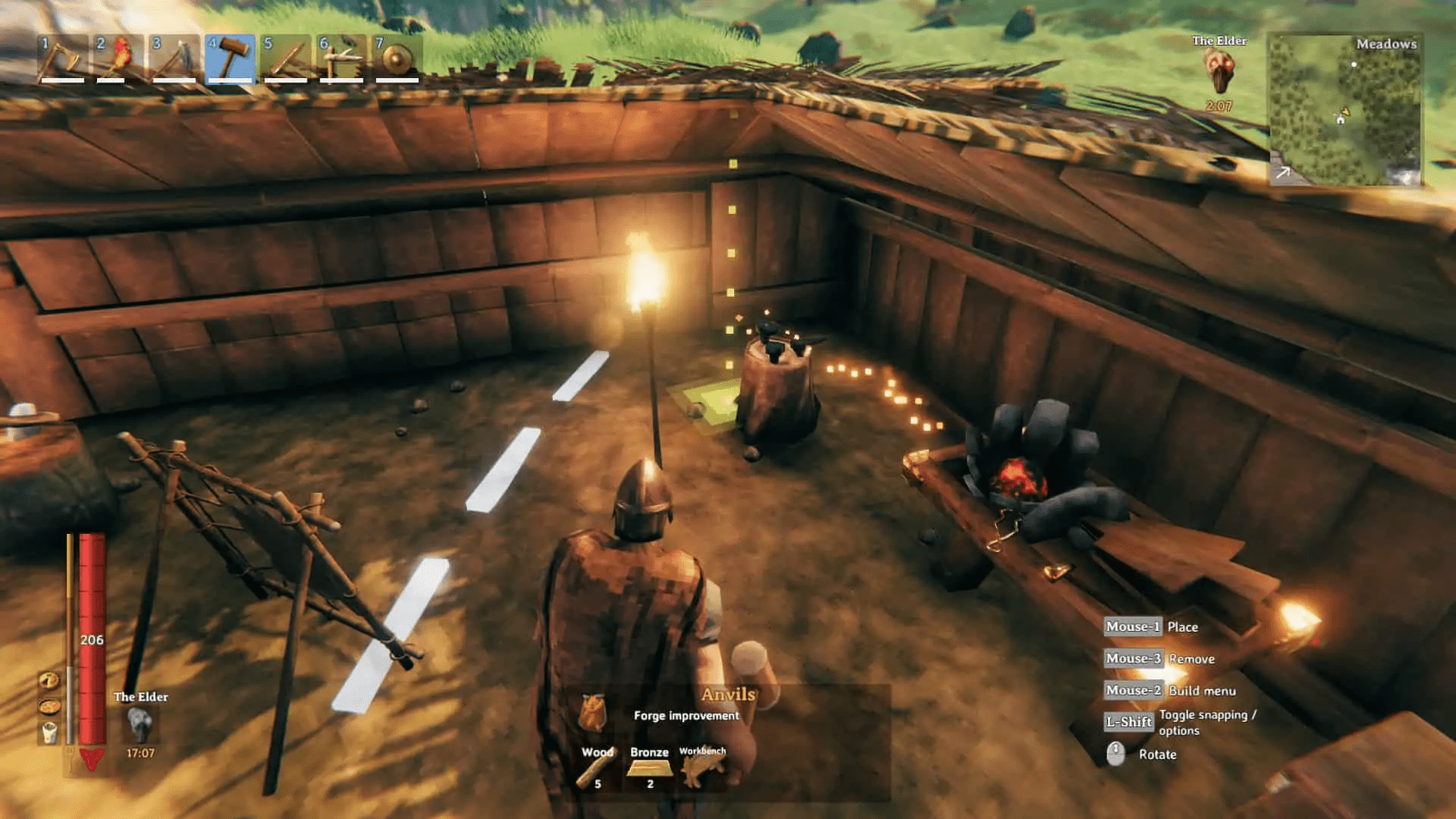Screen dimensions: 1456x819
Task: Click the white cup food icon
Action: click(49, 732)
